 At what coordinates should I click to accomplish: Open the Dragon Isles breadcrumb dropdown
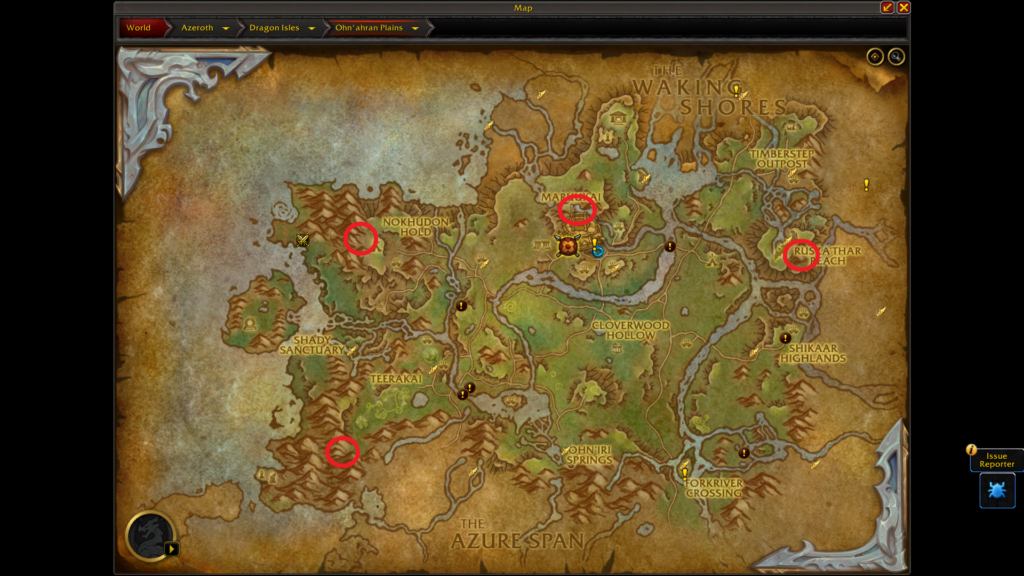[x=312, y=28]
